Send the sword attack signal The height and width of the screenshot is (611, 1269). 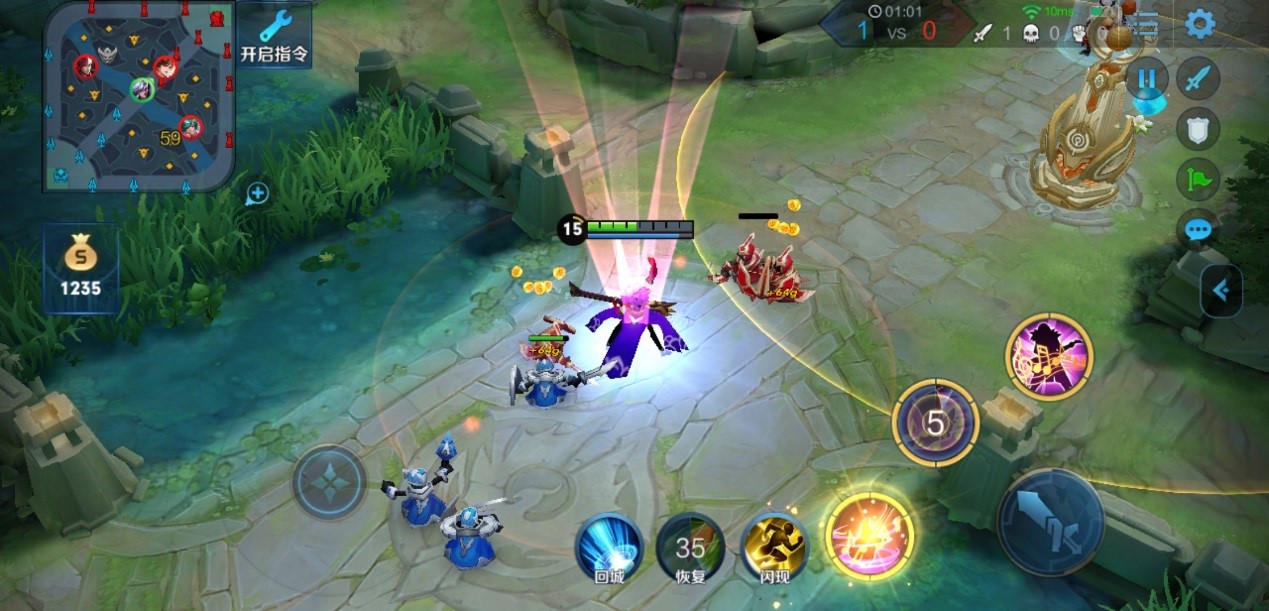click(1197, 78)
